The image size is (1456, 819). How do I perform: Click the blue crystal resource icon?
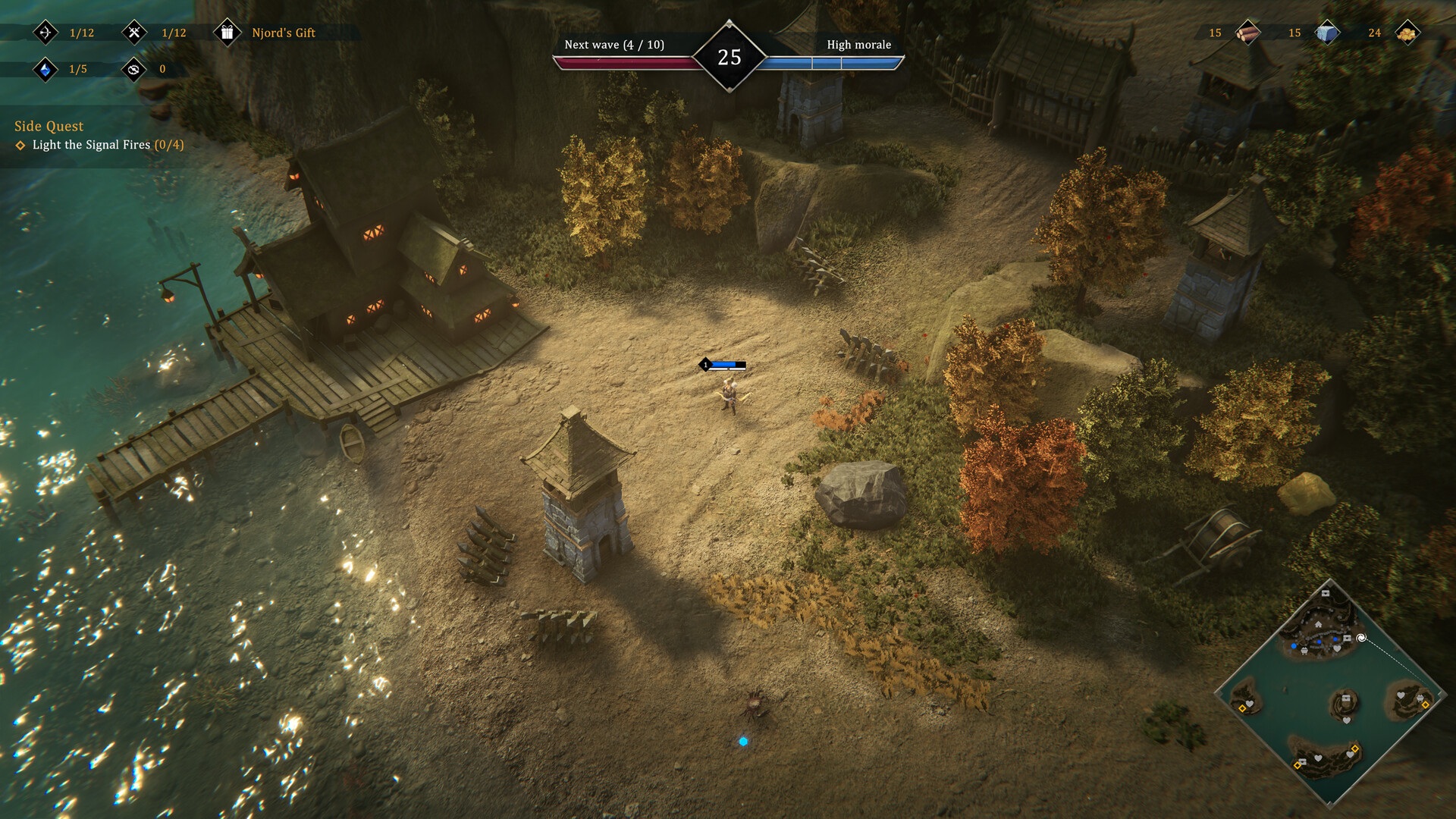click(45, 70)
